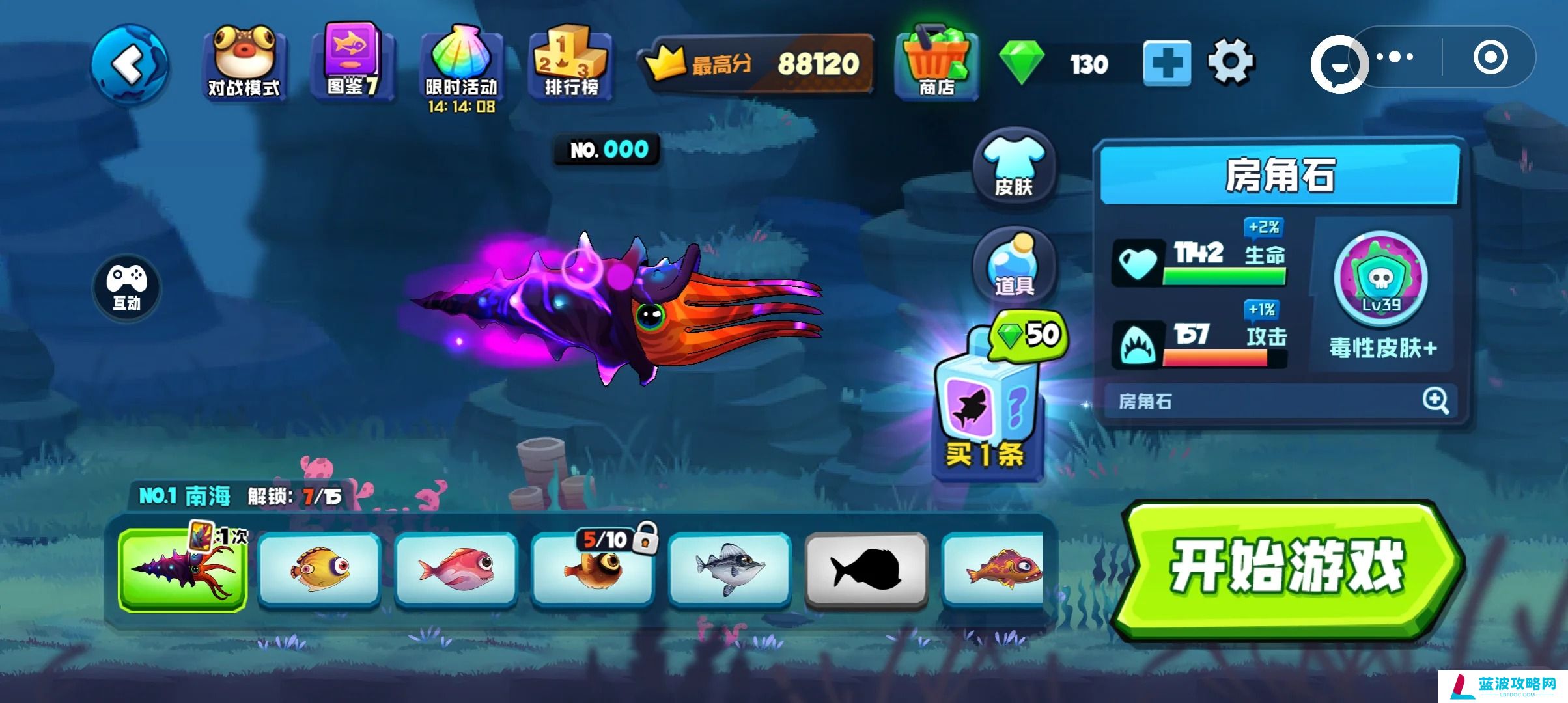Start the game with 开始游戏
Screen dimensions: 1568x703
1287,568
